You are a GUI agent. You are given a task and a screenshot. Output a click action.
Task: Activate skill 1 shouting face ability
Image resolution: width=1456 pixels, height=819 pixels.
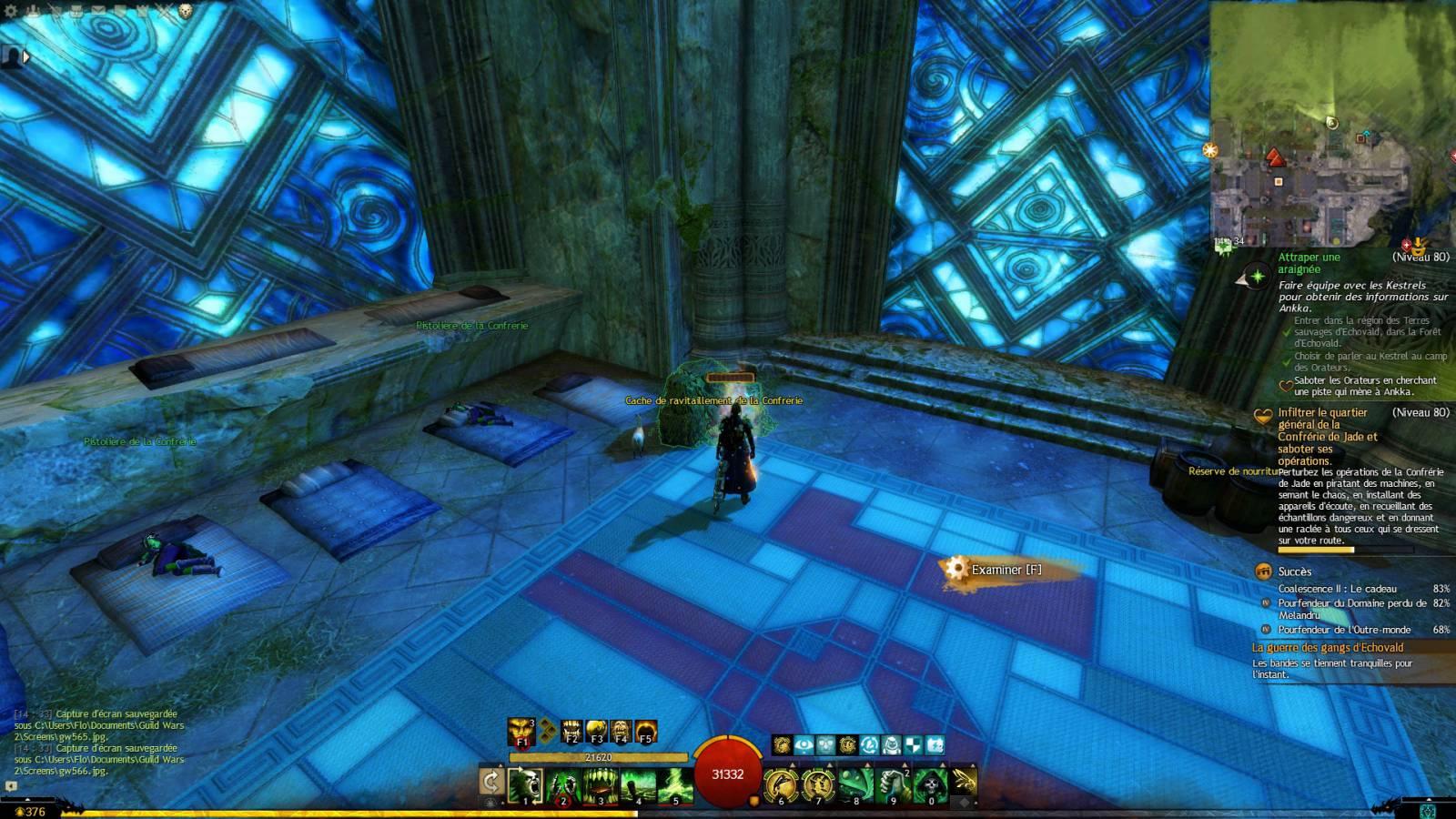pos(525,784)
